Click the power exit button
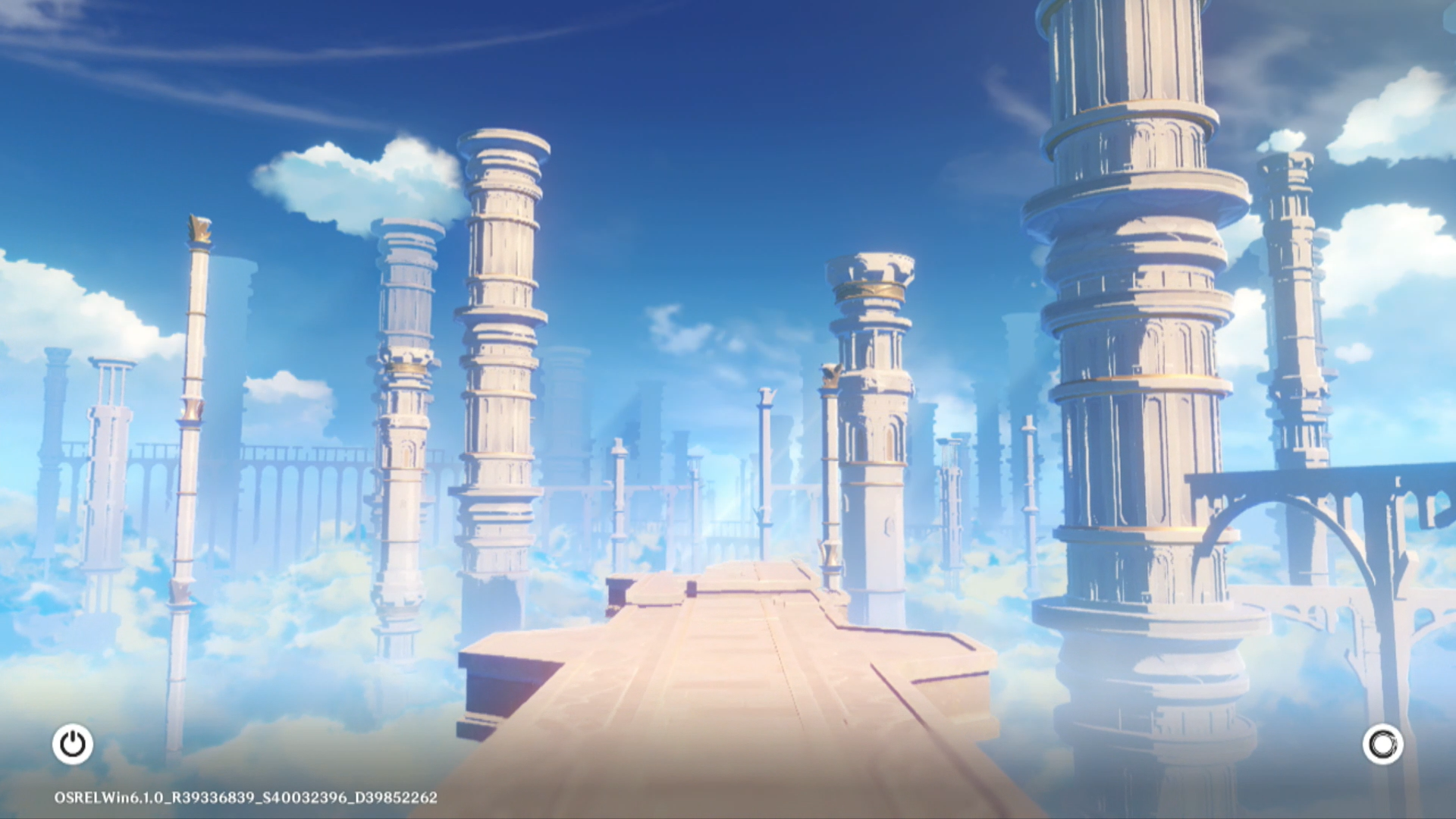Viewport: 1456px width, 819px height. [x=73, y=744]
